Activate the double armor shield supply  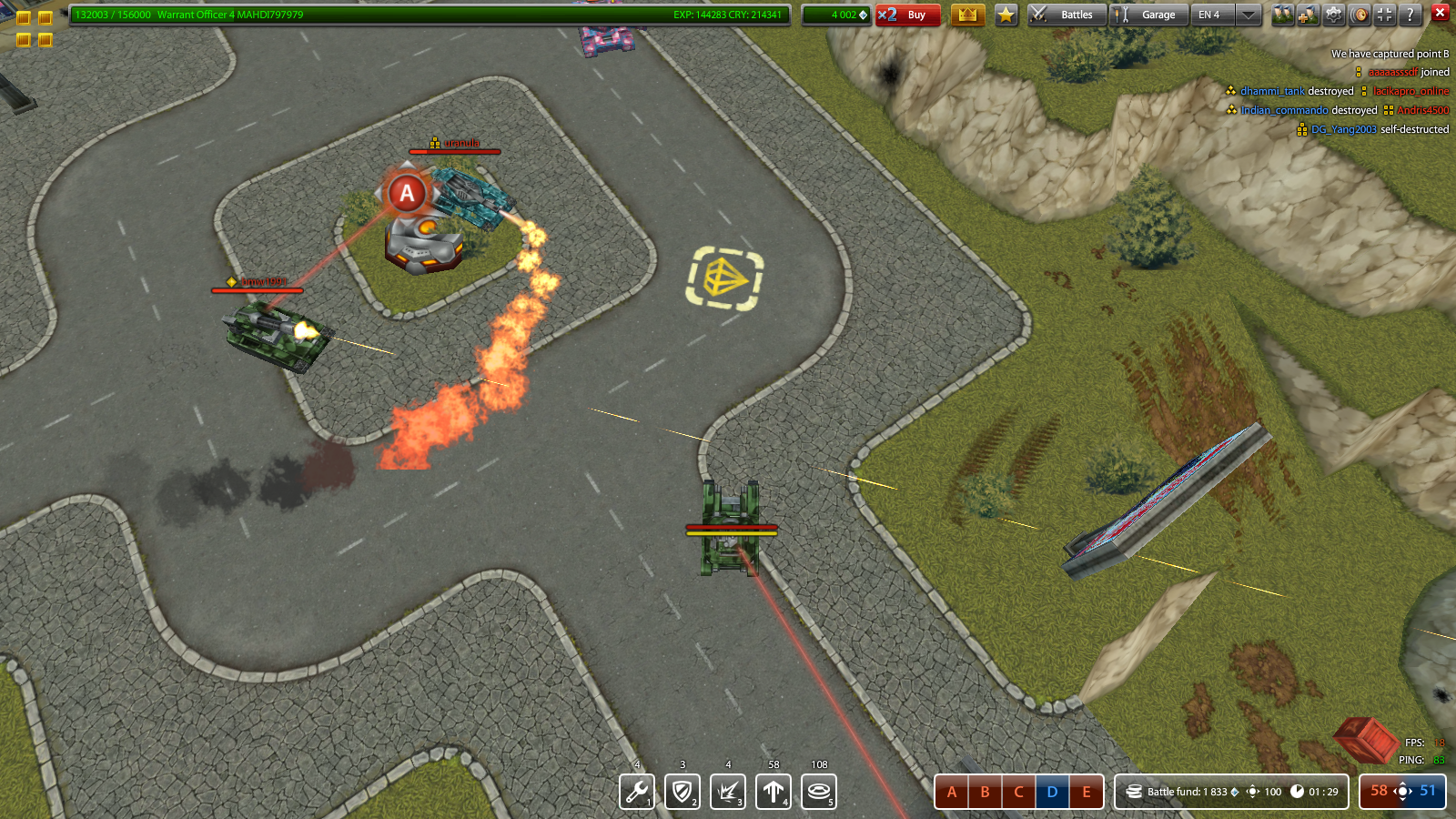[682, 792]
